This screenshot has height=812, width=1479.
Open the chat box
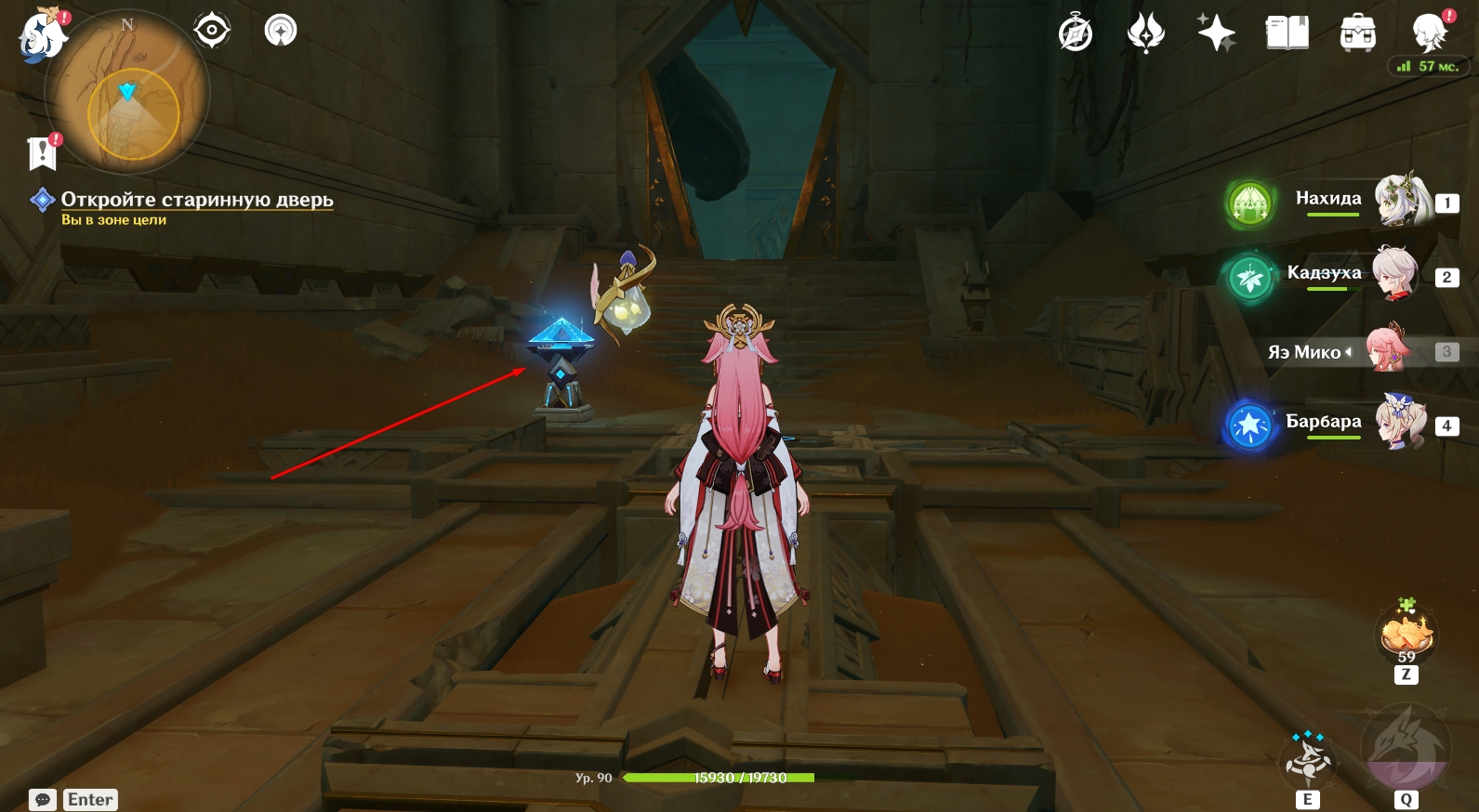pos(43,800)
